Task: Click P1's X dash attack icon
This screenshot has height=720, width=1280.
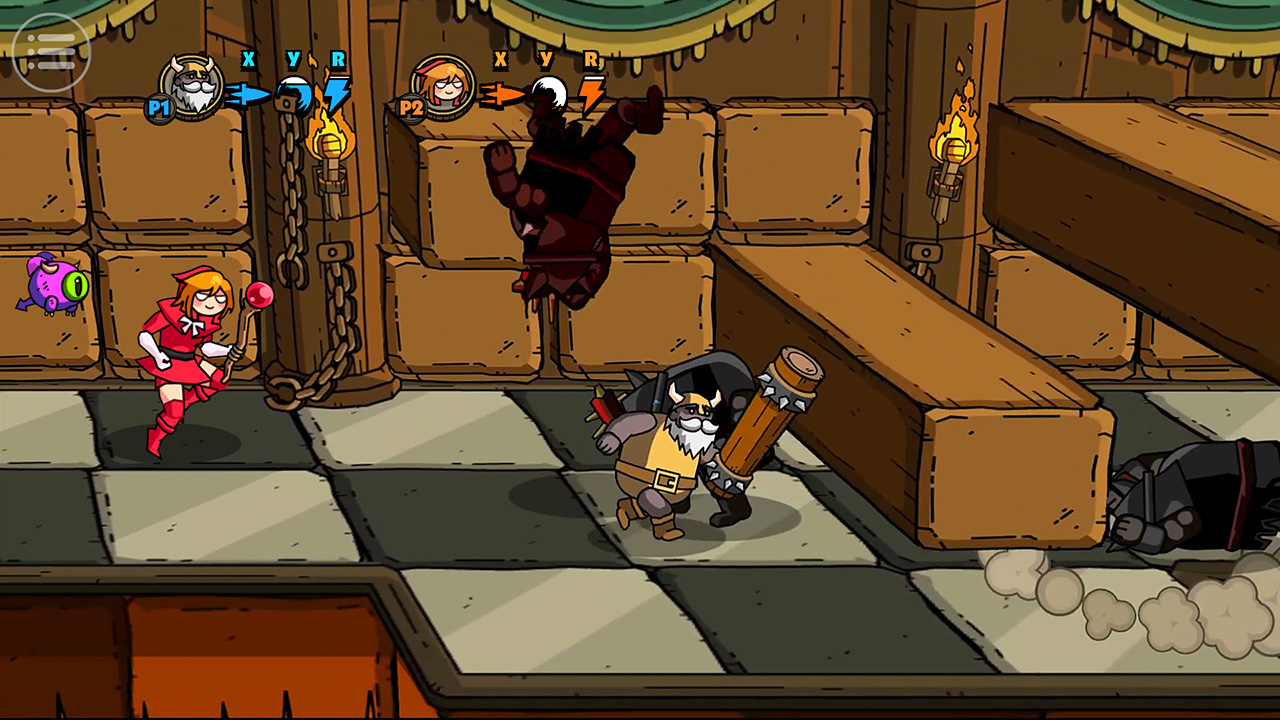Action: click(248, 95)
